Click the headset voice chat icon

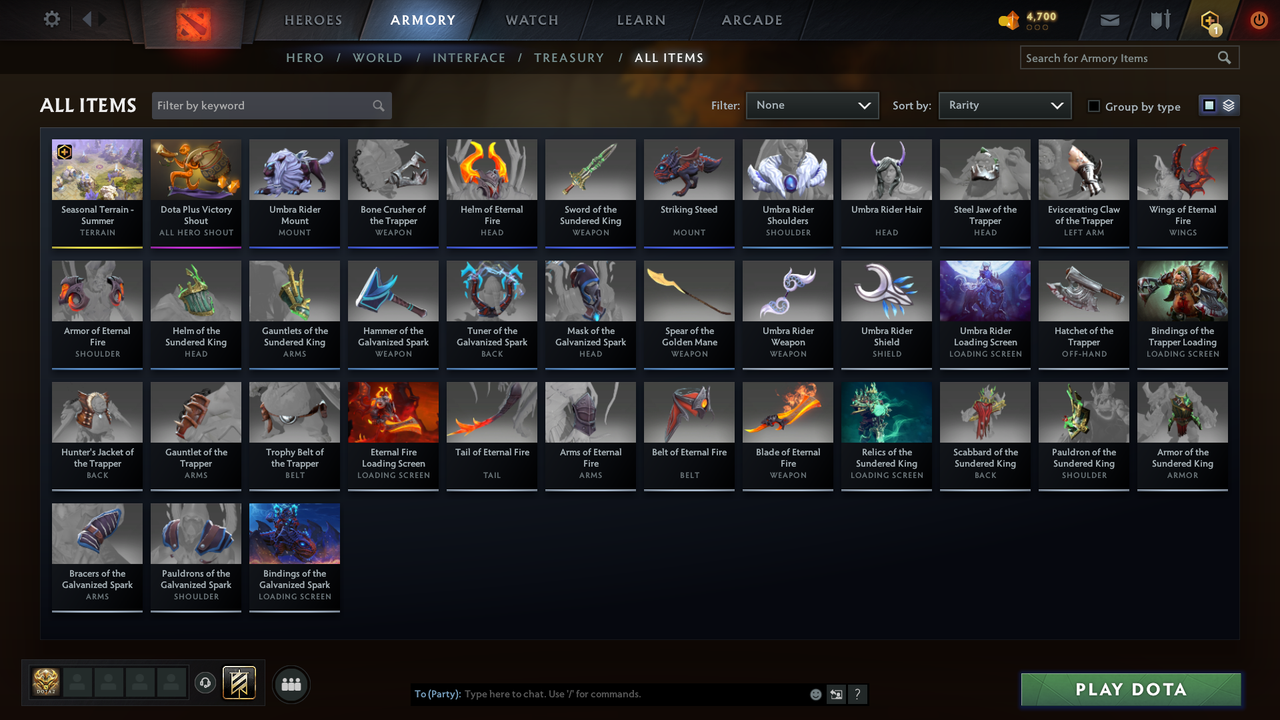point(206,683)
